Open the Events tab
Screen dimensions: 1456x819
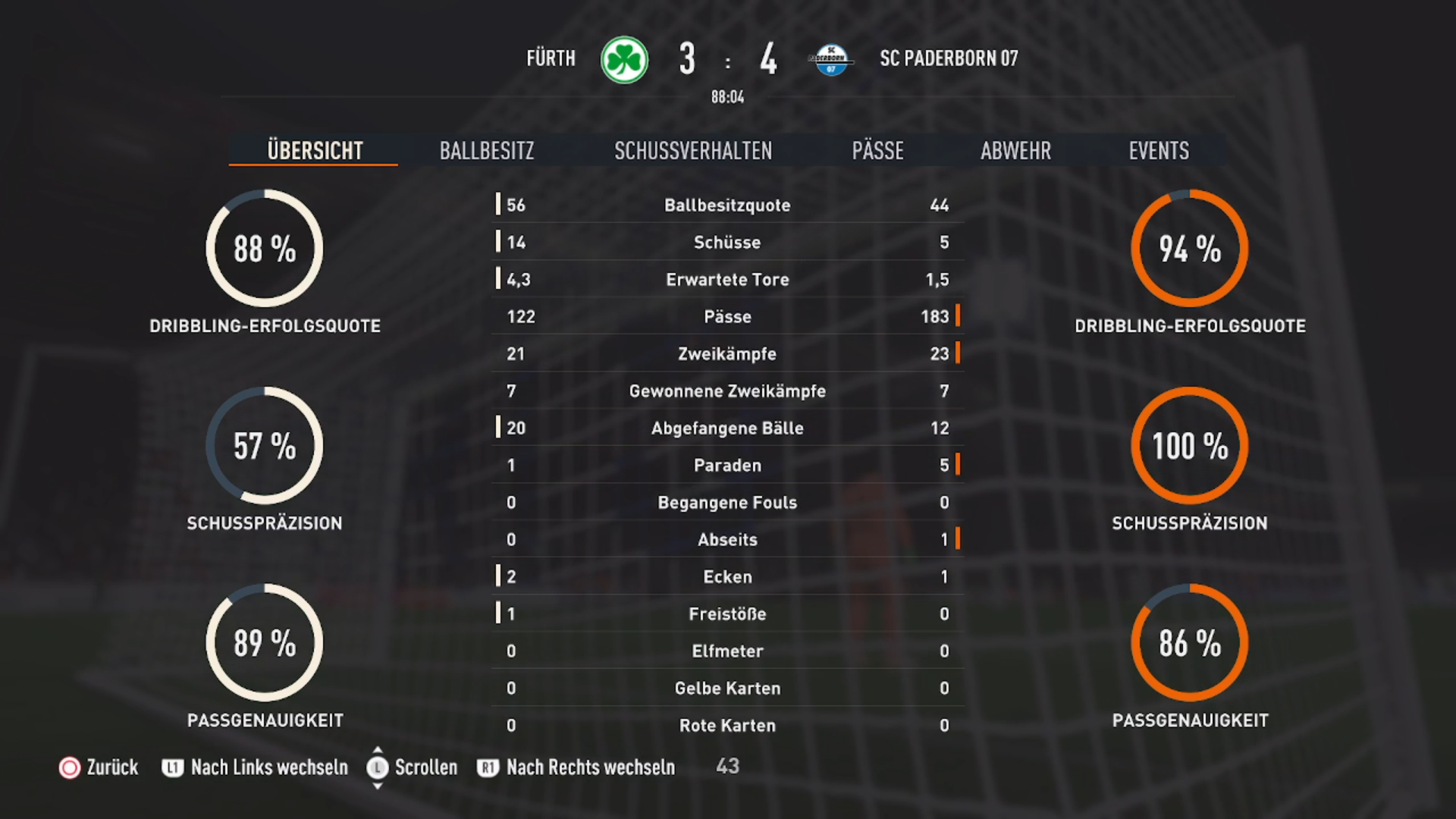[1159, 150]
